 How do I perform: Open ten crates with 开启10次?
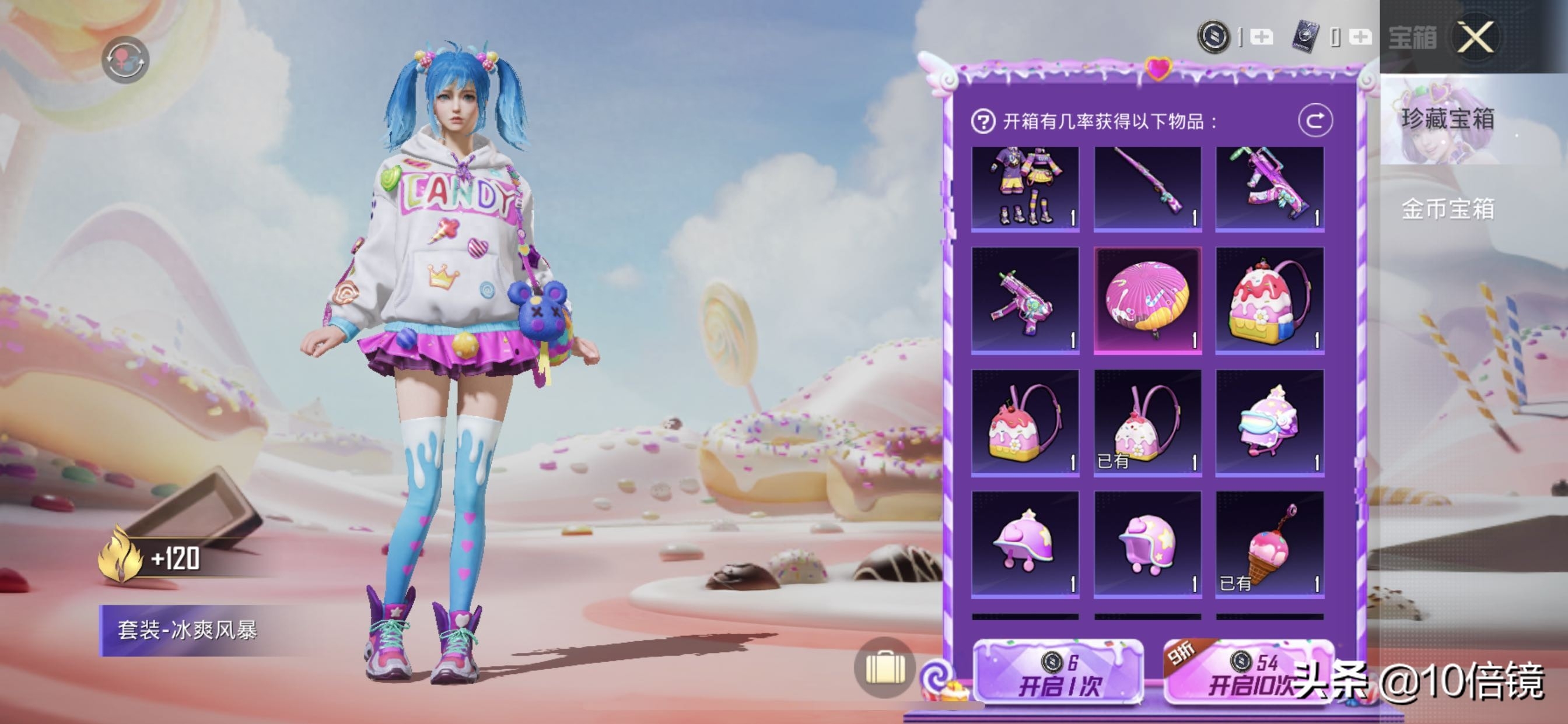[1248, 674]
